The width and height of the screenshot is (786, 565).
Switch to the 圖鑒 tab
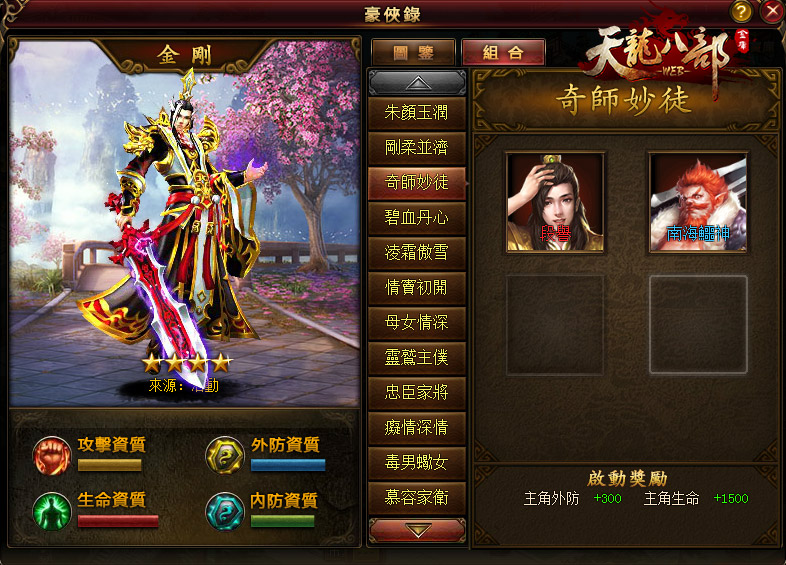[413, 53]
